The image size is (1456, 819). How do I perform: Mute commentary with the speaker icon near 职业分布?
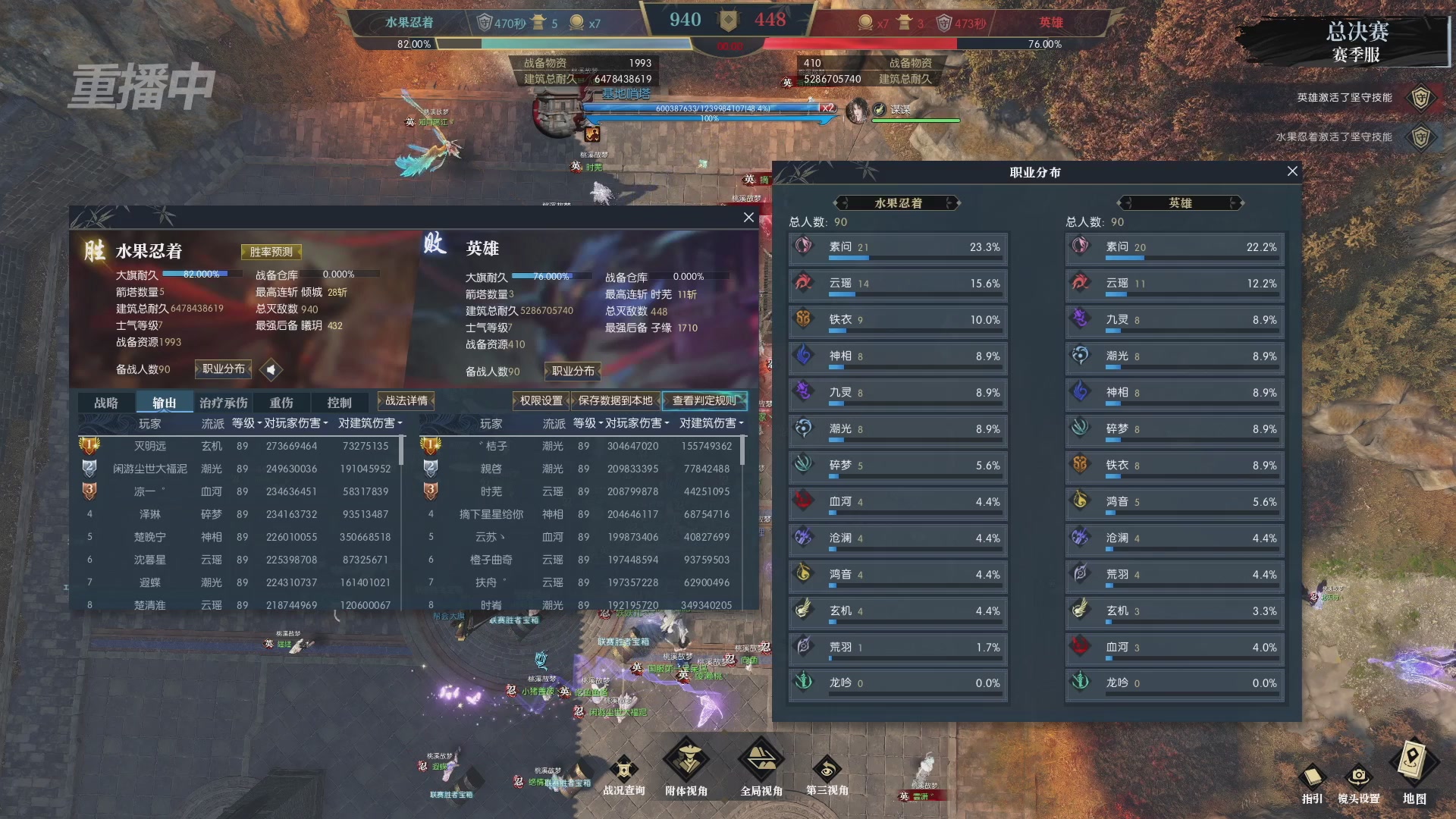click(271, 369)
